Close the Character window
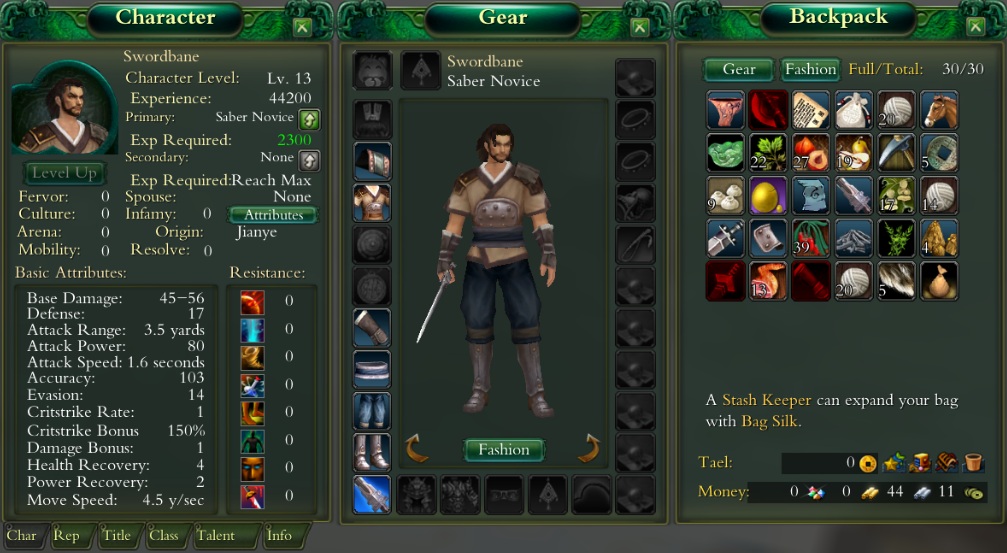Viewport: 1007px width, 553px height. (303, 28)
